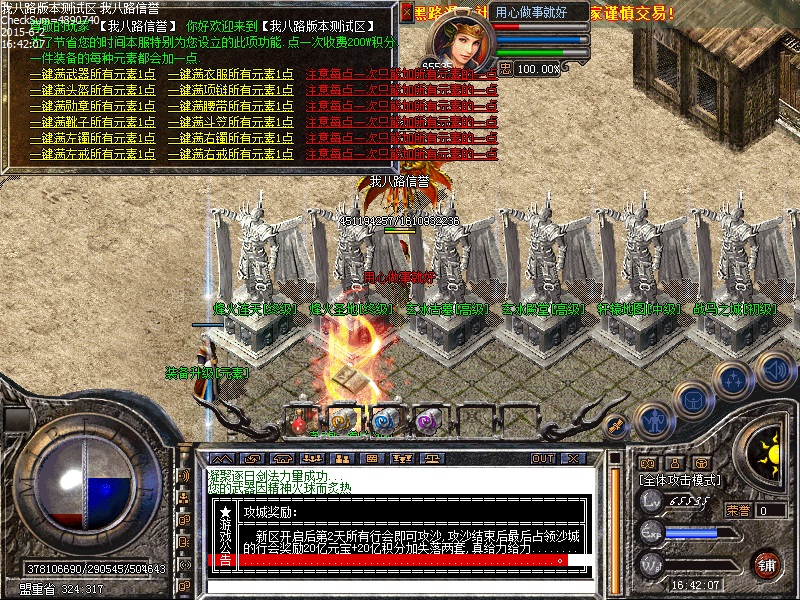
Task: Open the bag round button
Action: pyautogui.click(x=692, y=399)
